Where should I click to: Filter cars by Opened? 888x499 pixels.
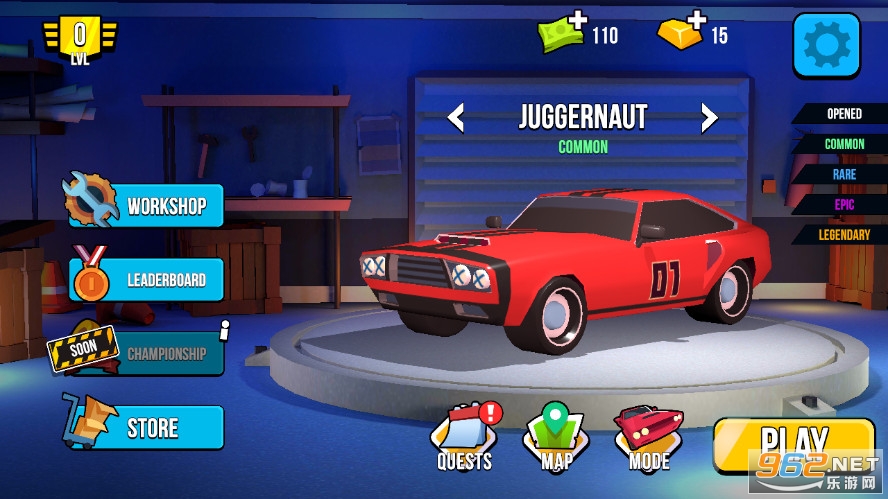[842, 114]
